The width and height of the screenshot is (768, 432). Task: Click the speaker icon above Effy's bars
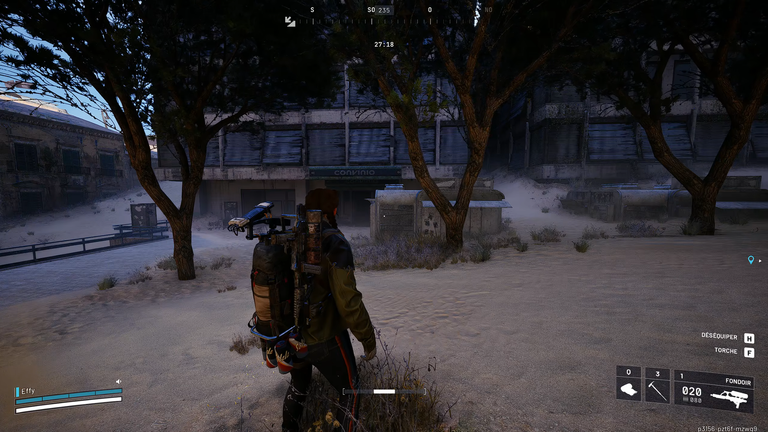[118, 381]
